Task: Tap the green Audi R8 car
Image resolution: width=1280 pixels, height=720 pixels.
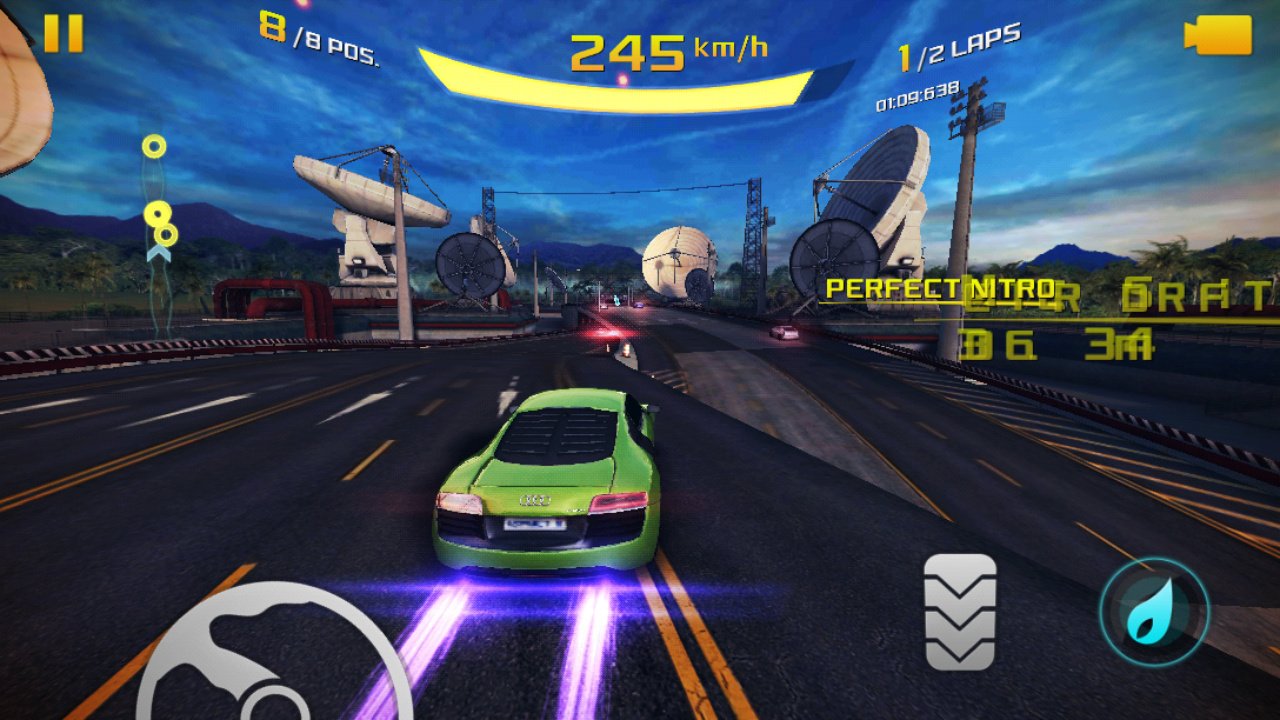Action: point(550,480)
